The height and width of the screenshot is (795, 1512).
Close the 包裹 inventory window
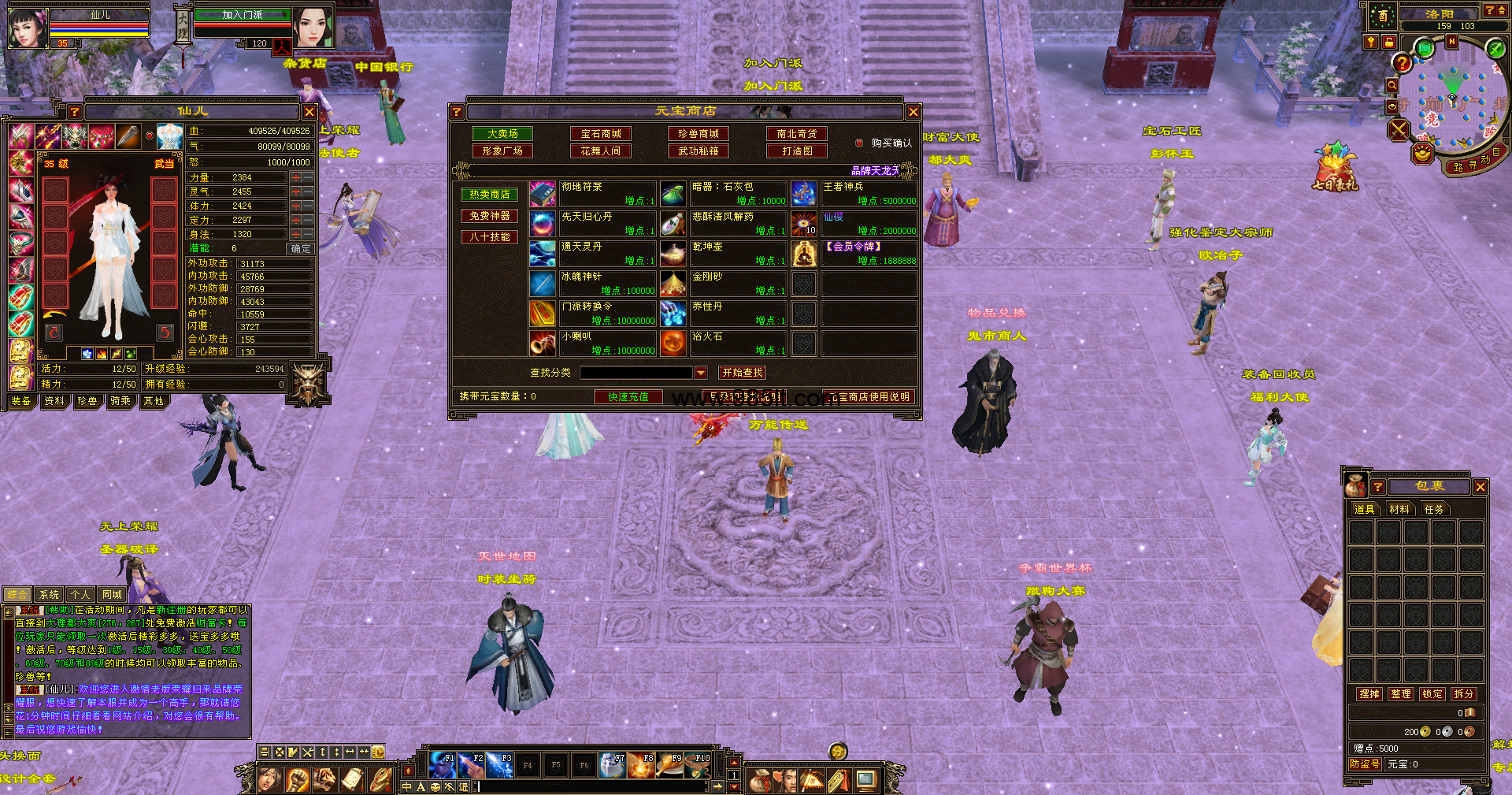[x=1480, y=487]
